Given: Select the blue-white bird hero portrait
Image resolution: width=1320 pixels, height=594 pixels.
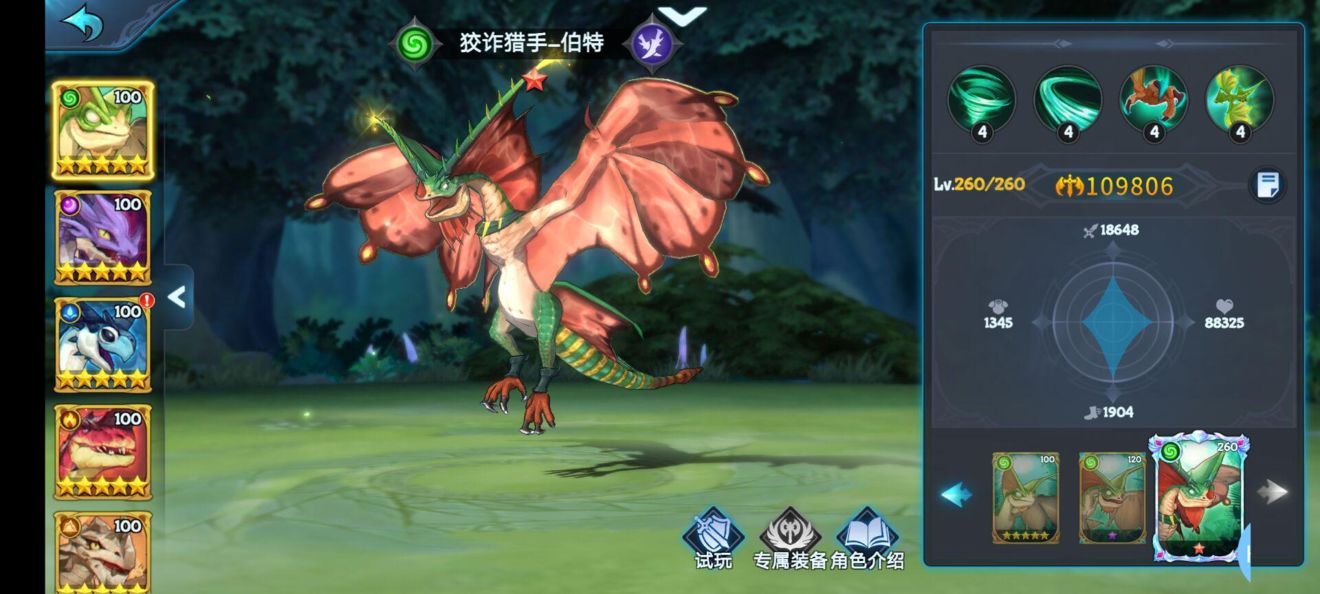Looking at the screenshot, I should (x=102, y=344).
